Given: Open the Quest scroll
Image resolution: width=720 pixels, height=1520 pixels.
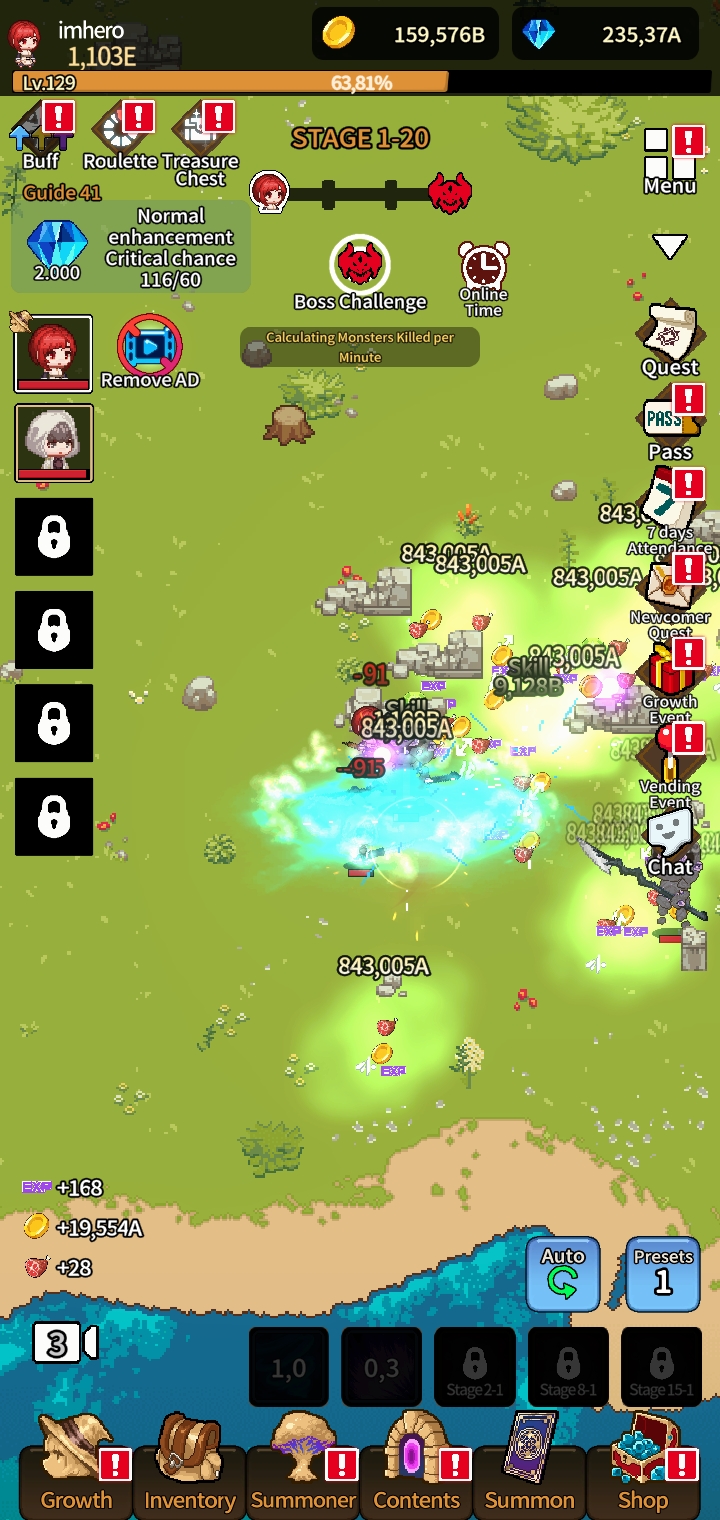Looking at the screenshot, I should click(x=669, y=338).
